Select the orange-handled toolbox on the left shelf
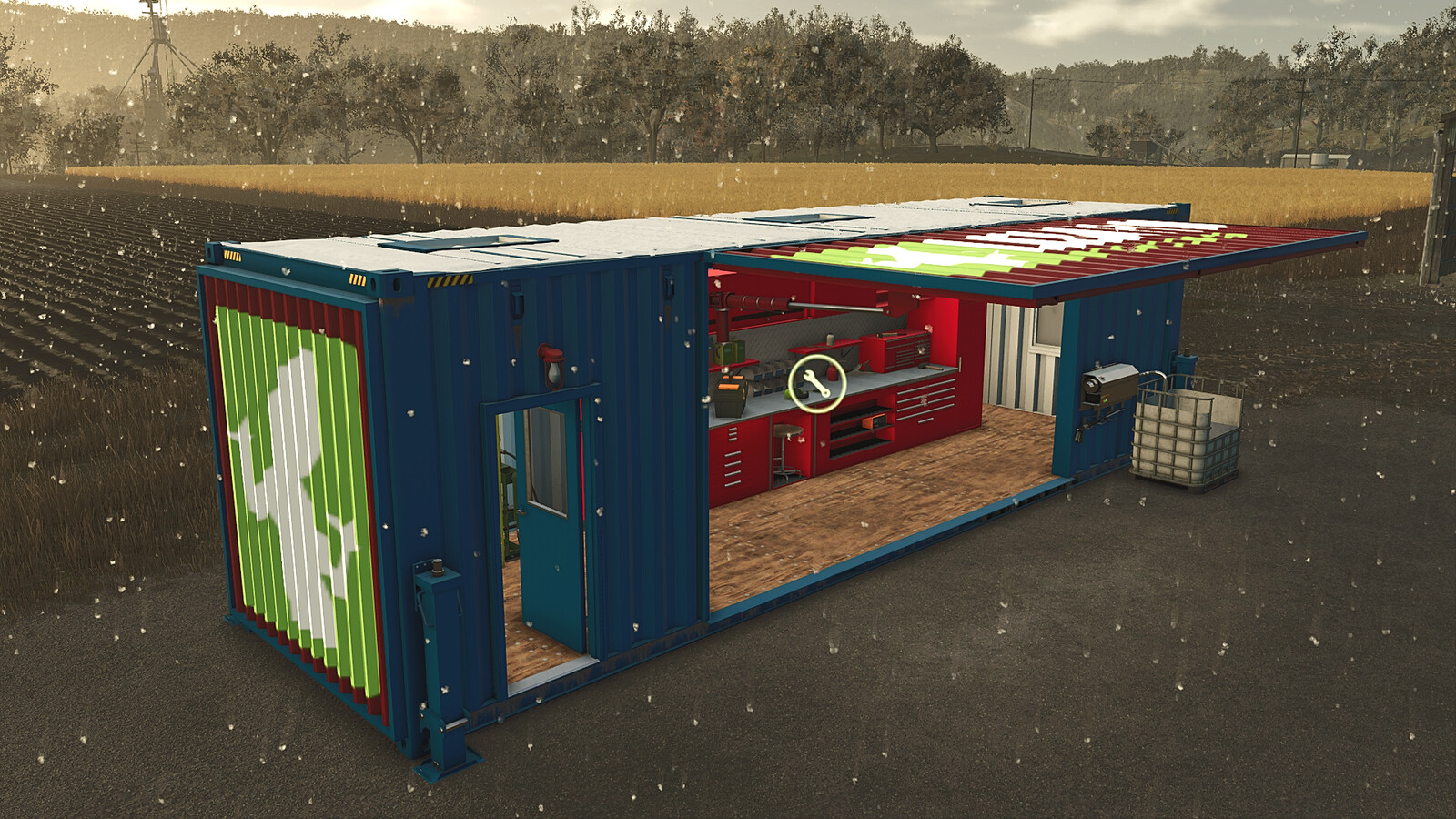The height and width of the screenshot is (819, 1456). click(x=729, y=393)
